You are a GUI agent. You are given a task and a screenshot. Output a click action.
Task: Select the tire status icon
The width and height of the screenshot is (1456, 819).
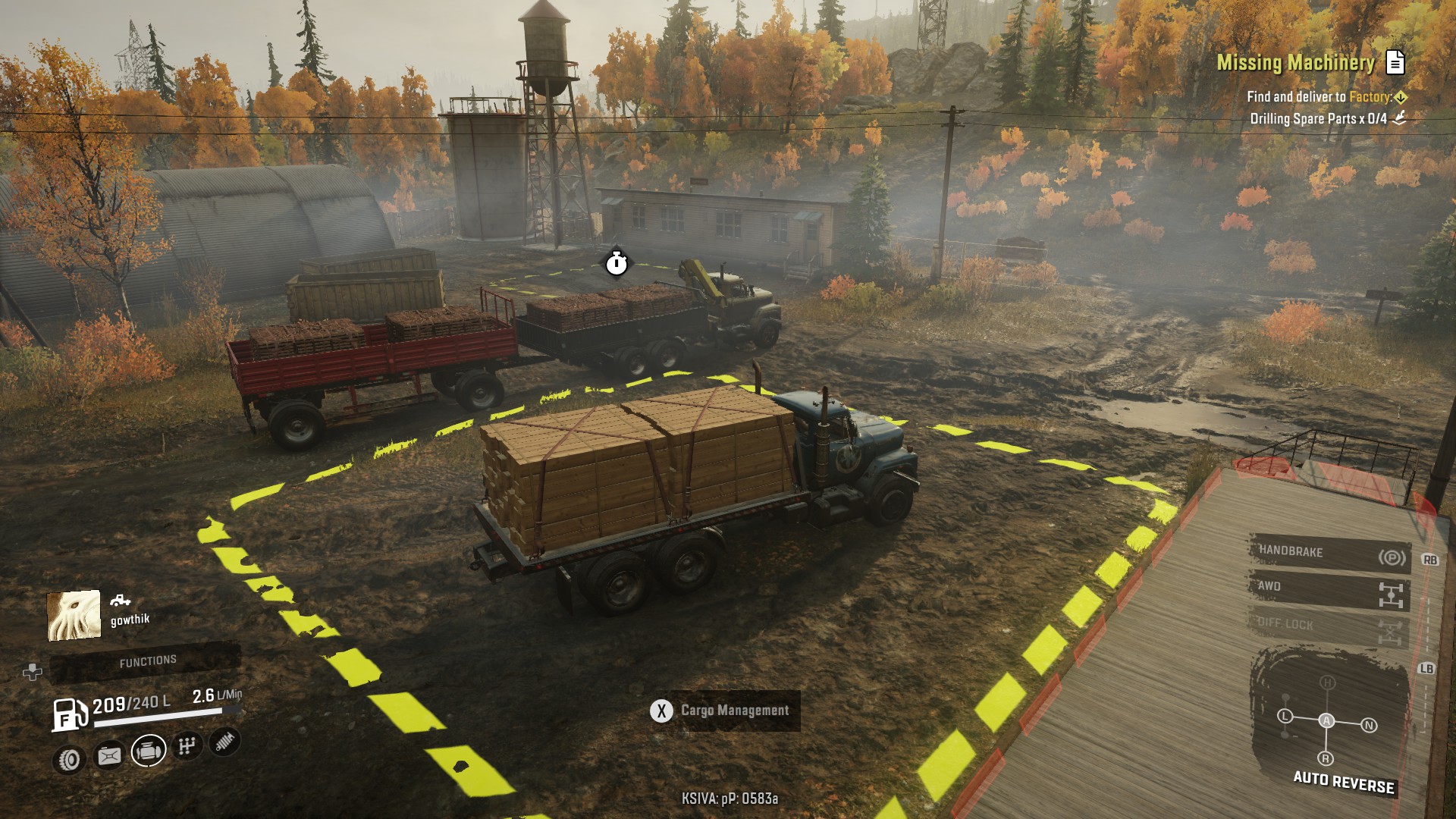[70, 758]
